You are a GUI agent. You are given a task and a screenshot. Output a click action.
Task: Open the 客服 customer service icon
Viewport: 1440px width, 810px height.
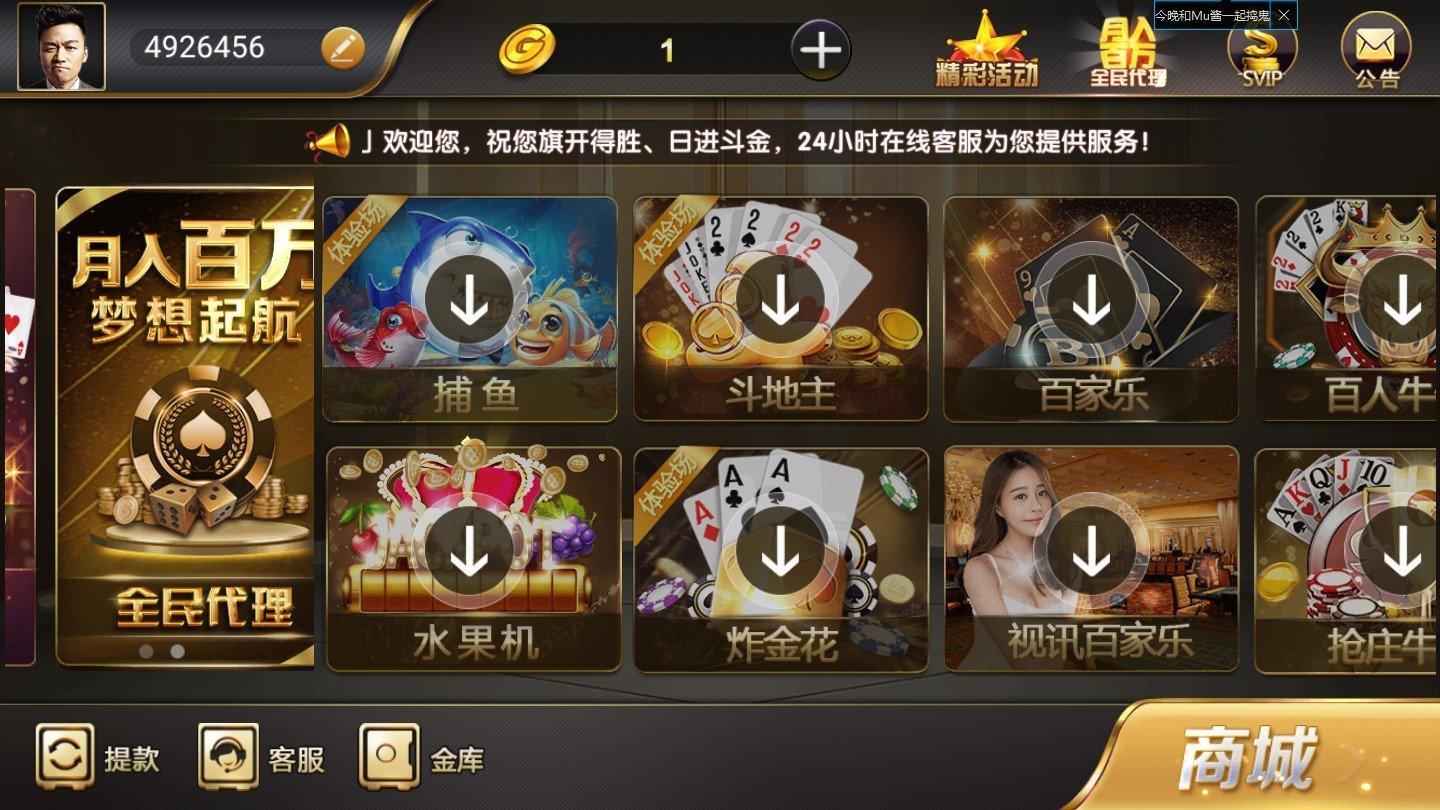click(230, 758)
